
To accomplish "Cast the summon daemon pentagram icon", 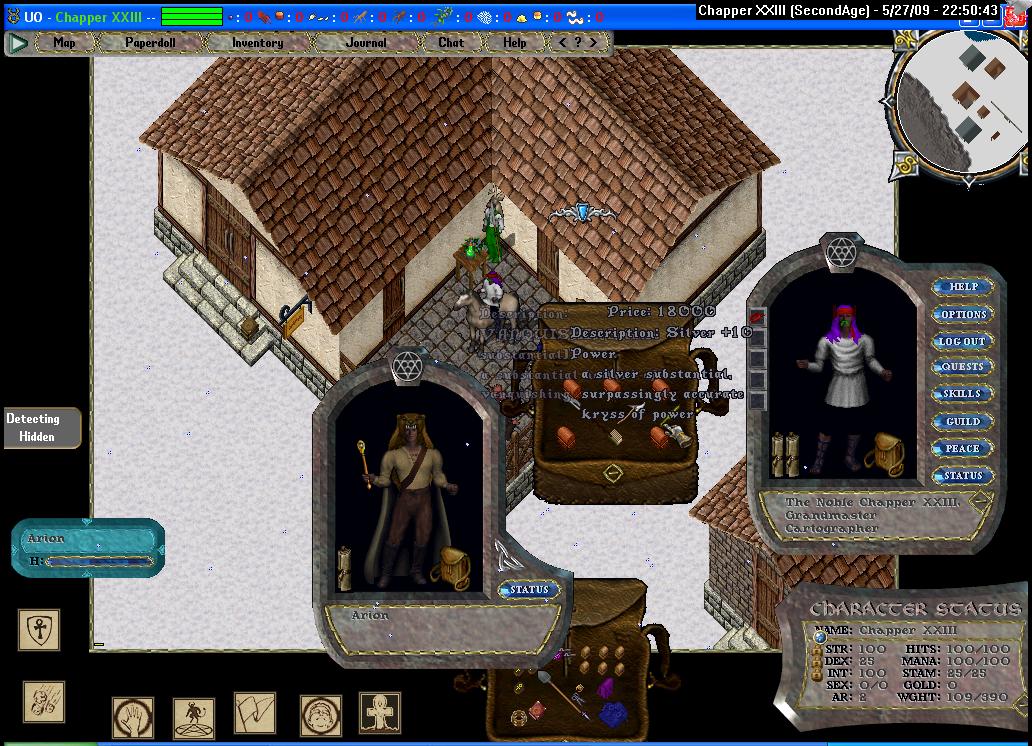I will click(193, 716).
